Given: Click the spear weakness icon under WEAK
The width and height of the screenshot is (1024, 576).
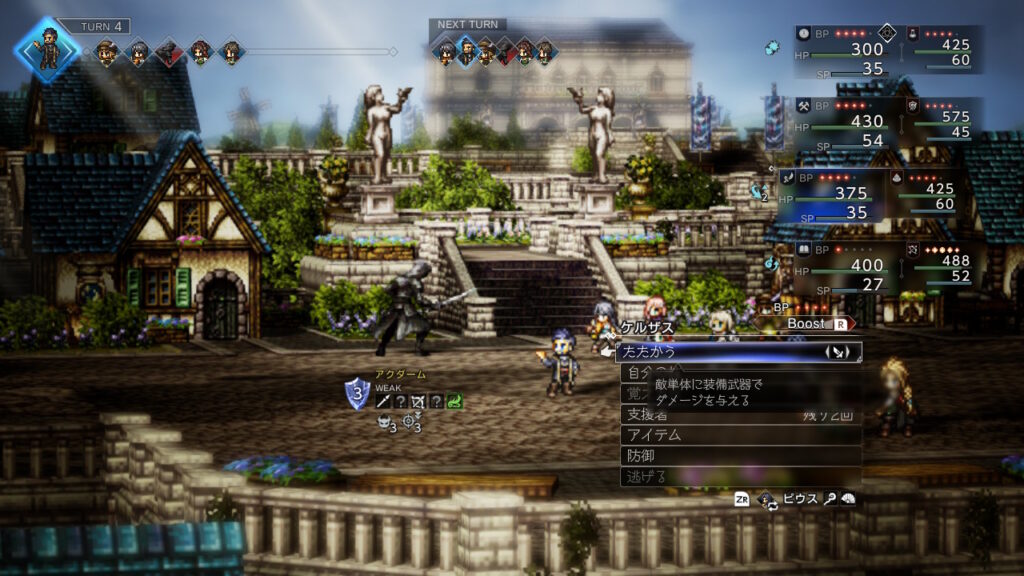Looking at the screenshot, I should coord(384,401).
